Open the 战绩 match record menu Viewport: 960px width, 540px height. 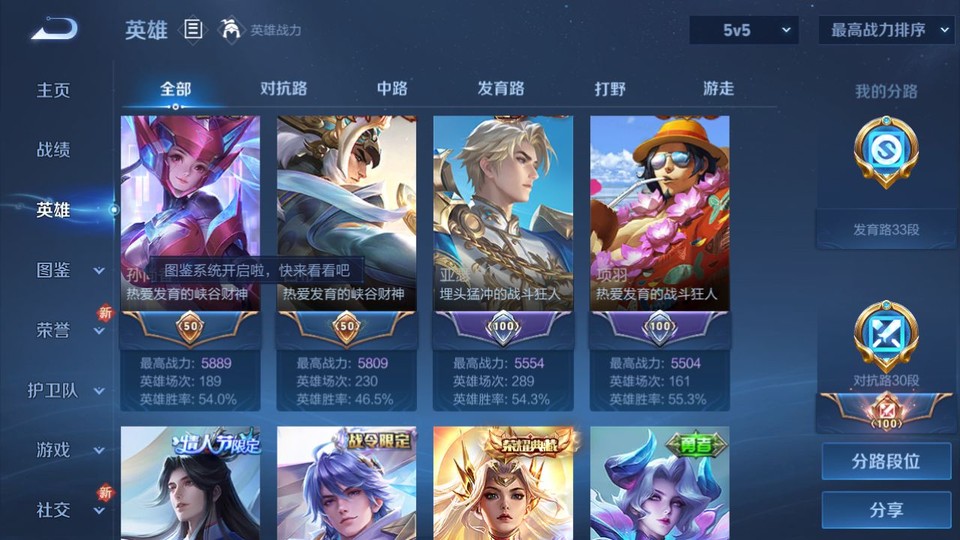(x=54, y=150)
